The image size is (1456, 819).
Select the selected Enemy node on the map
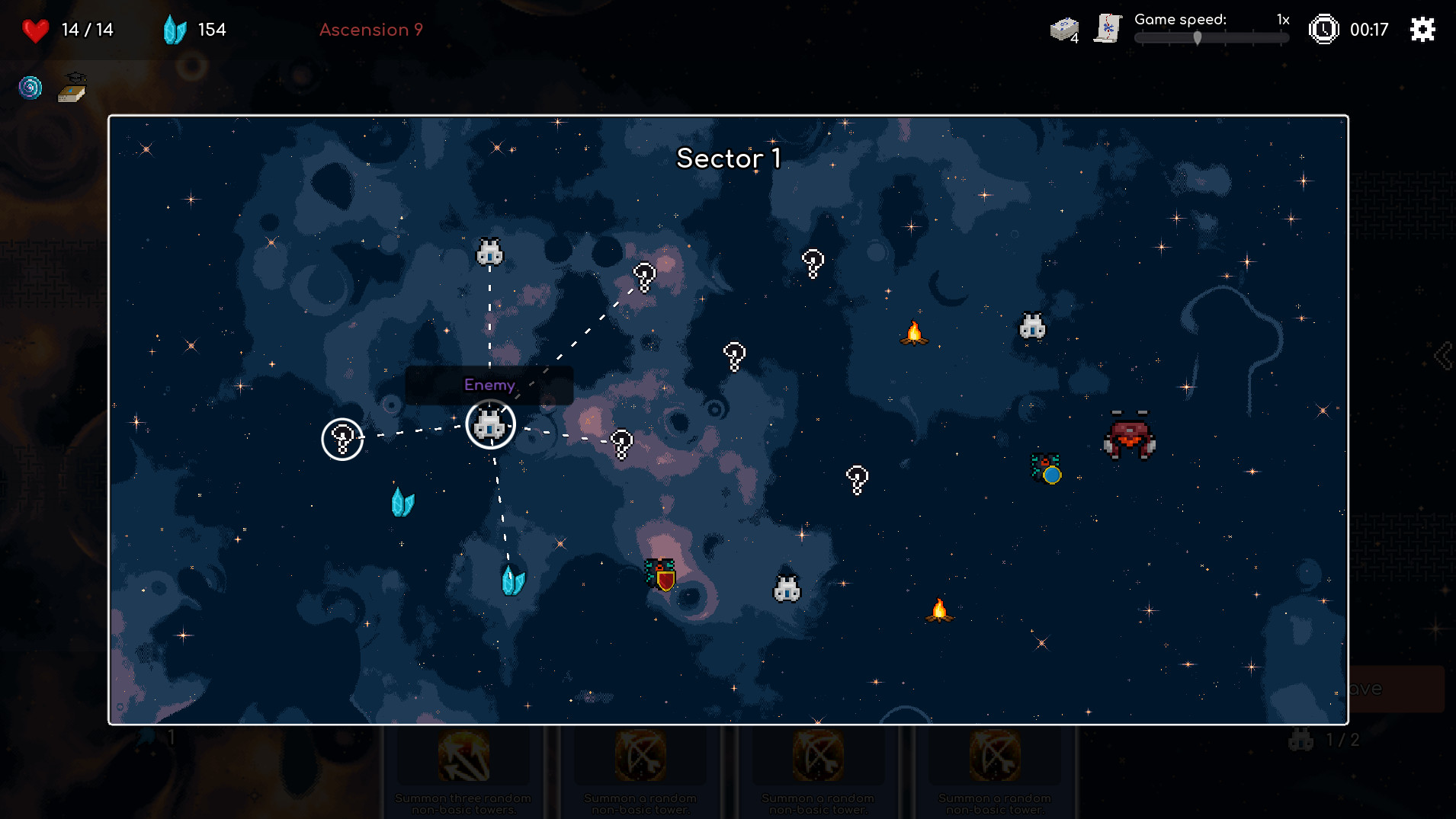(x=490, y=425)
